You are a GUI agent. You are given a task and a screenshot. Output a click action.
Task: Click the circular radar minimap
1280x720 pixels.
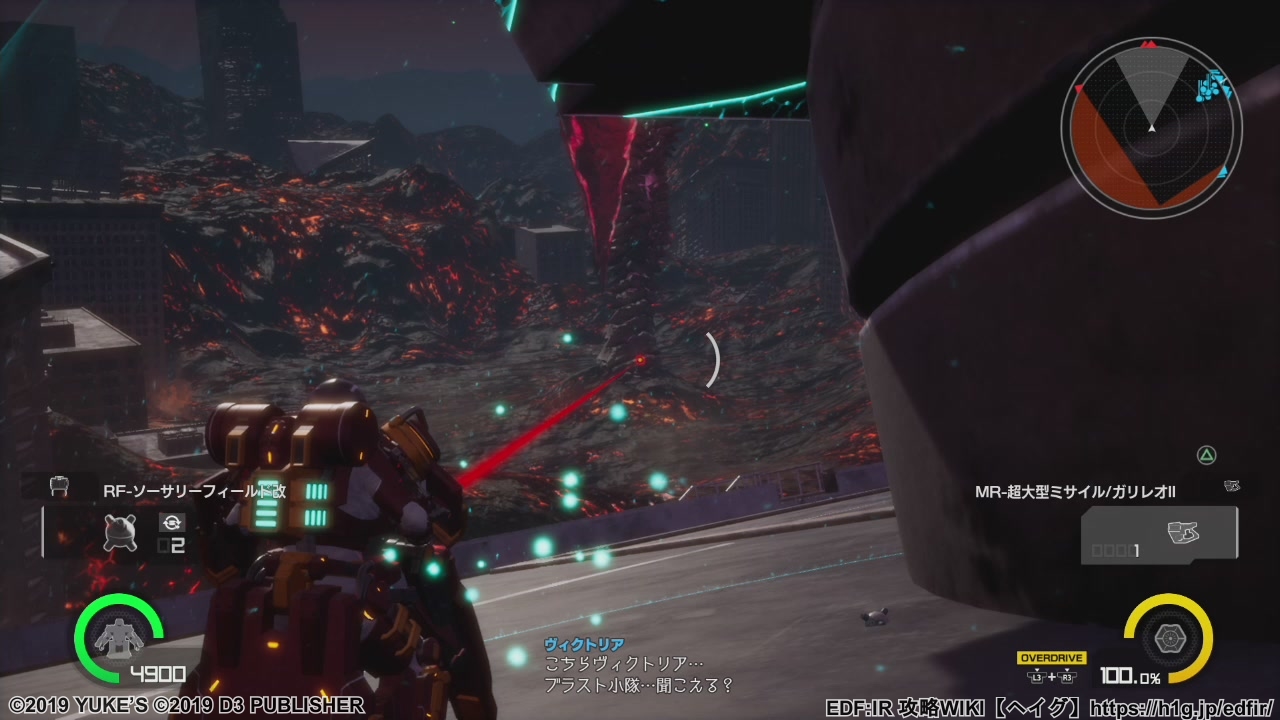click(x=1151, y=126)
